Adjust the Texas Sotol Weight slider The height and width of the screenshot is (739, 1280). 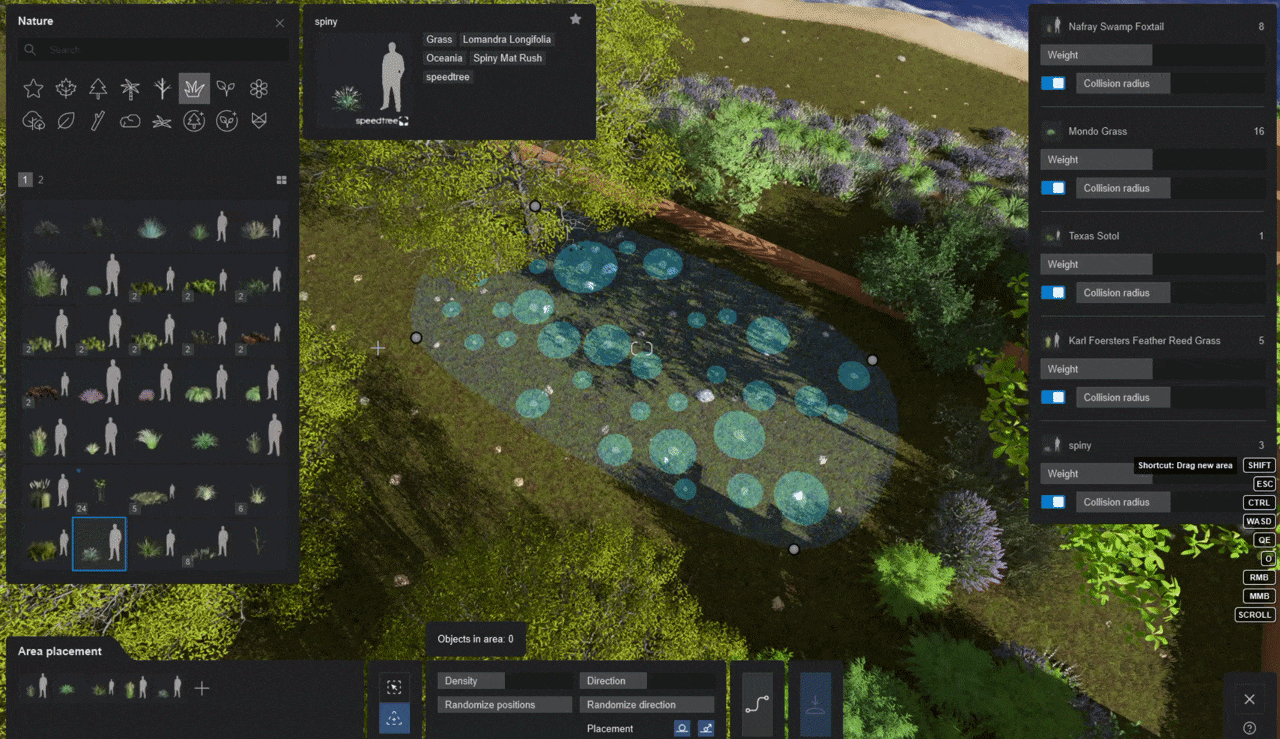(1152, 265)
